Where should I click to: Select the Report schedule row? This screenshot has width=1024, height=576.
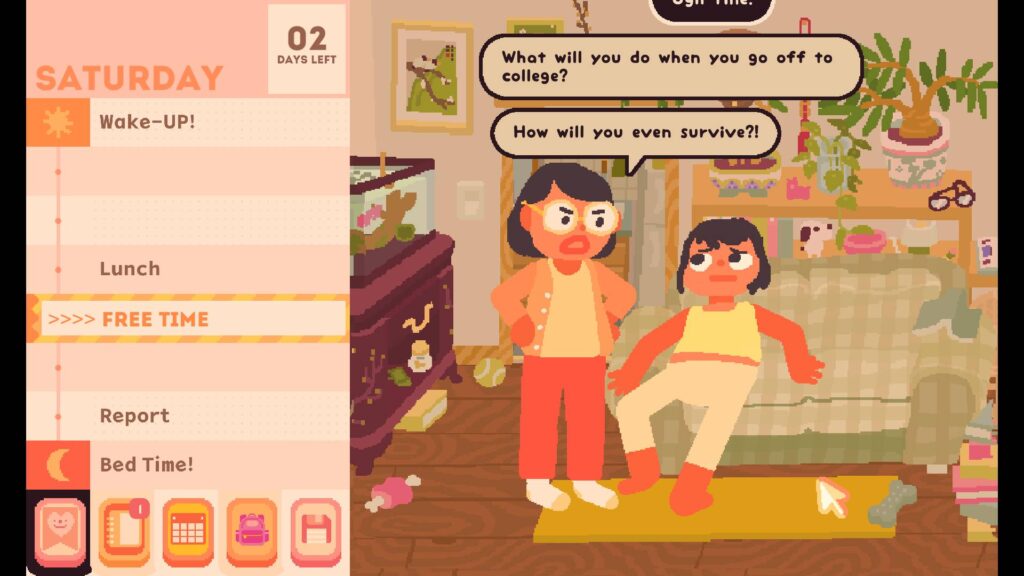click(188, 416)
